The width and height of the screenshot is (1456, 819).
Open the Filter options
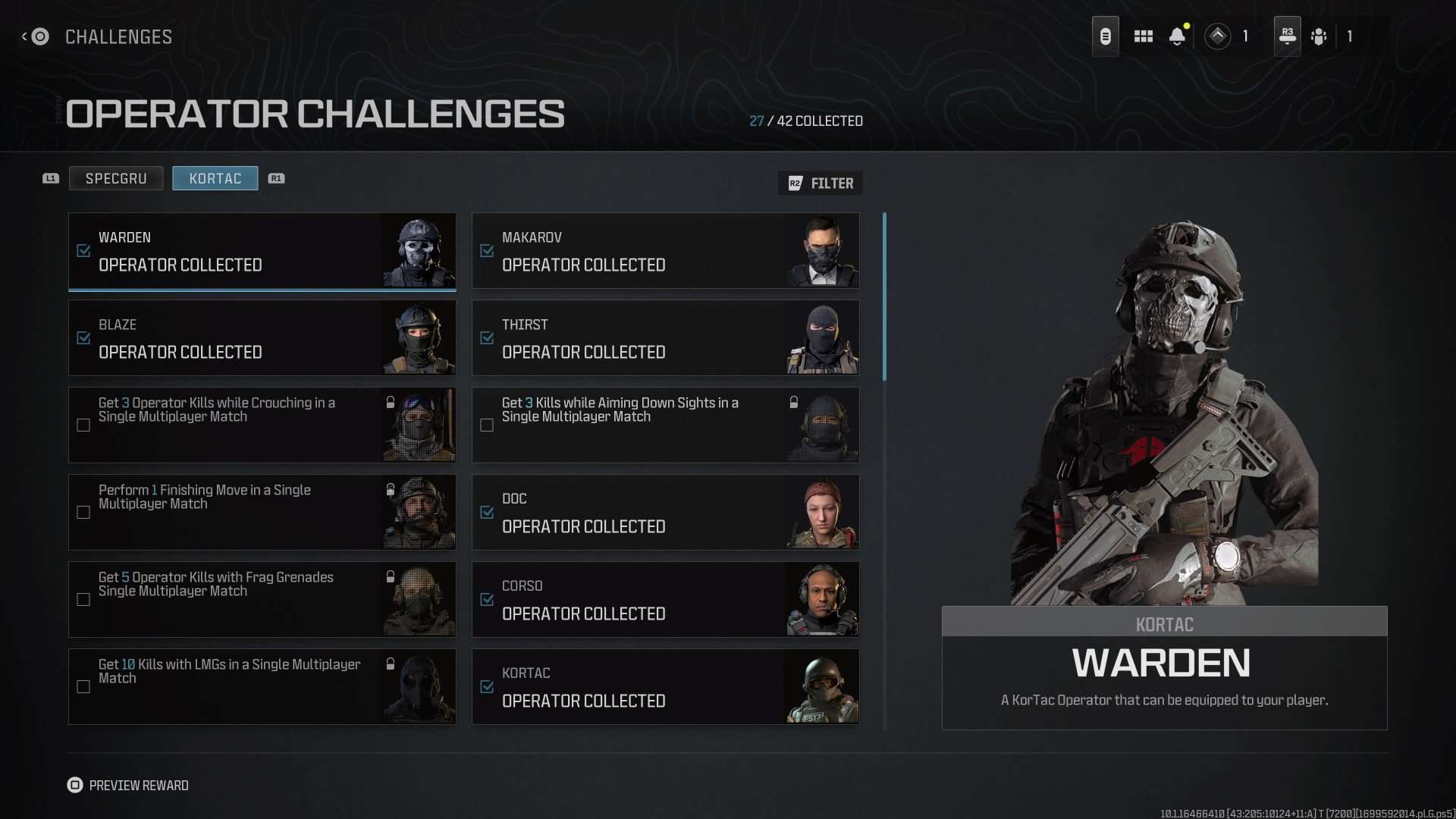[x=821, y=183]
